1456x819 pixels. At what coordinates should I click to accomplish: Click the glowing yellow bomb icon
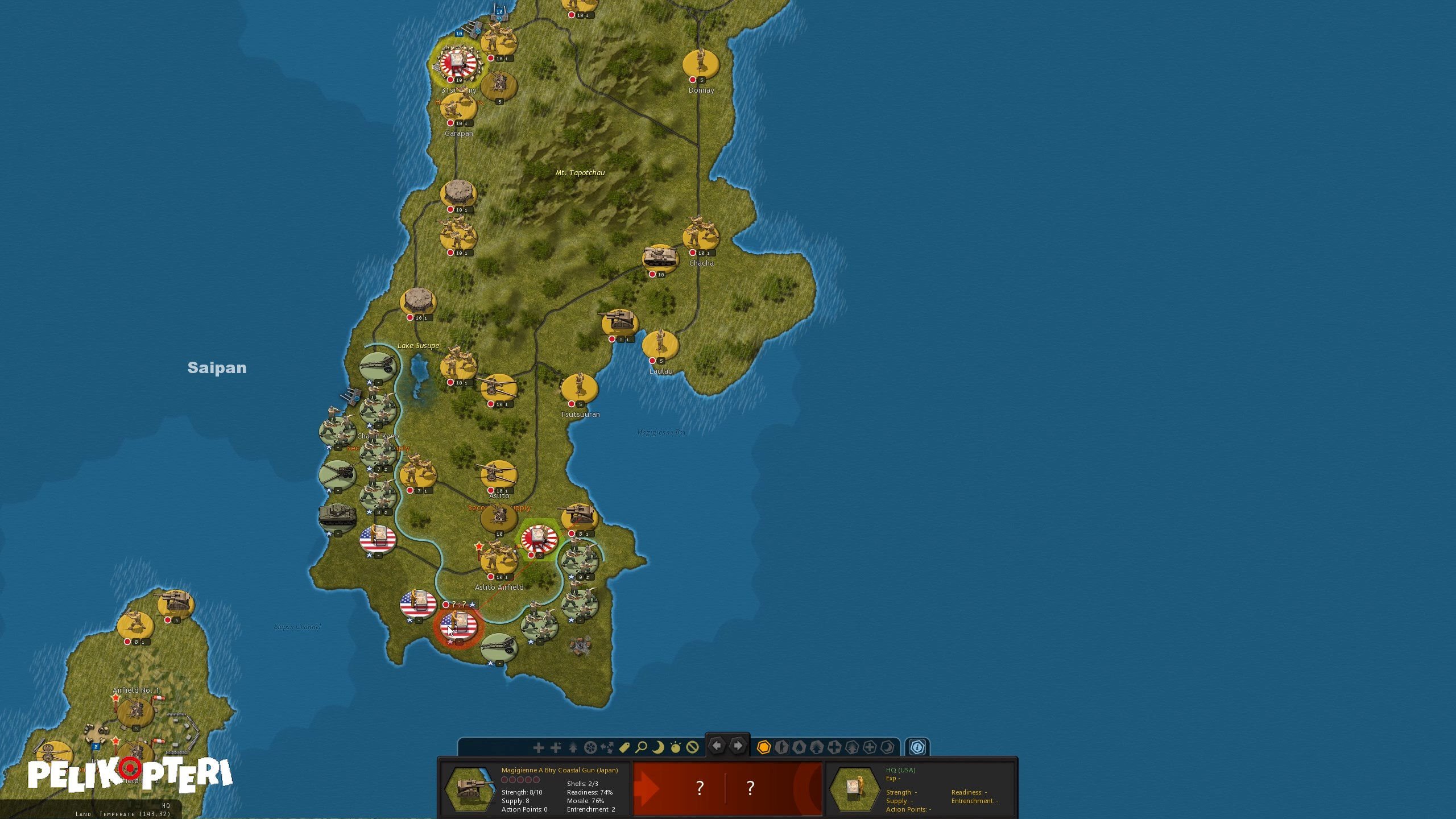675,747
